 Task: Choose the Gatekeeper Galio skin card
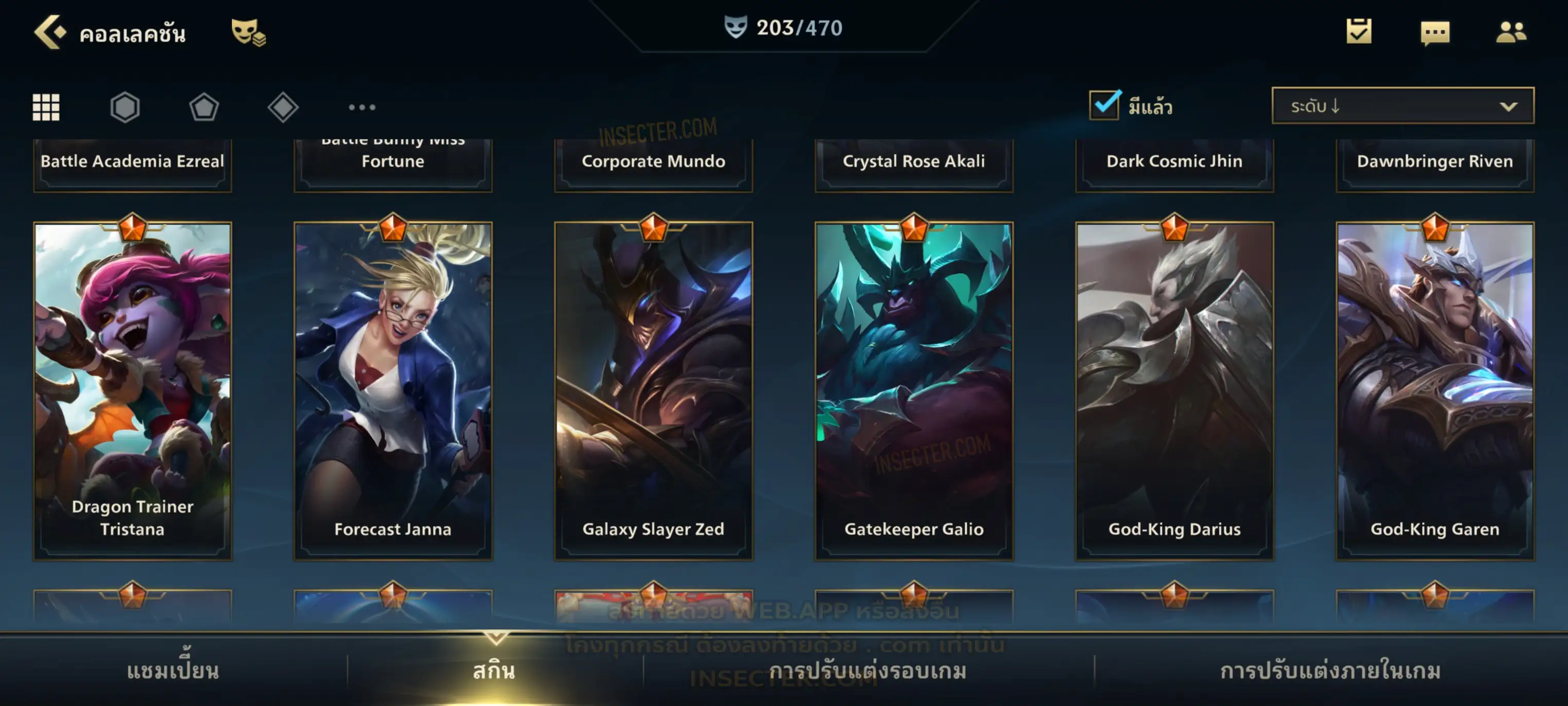[914, 390]
